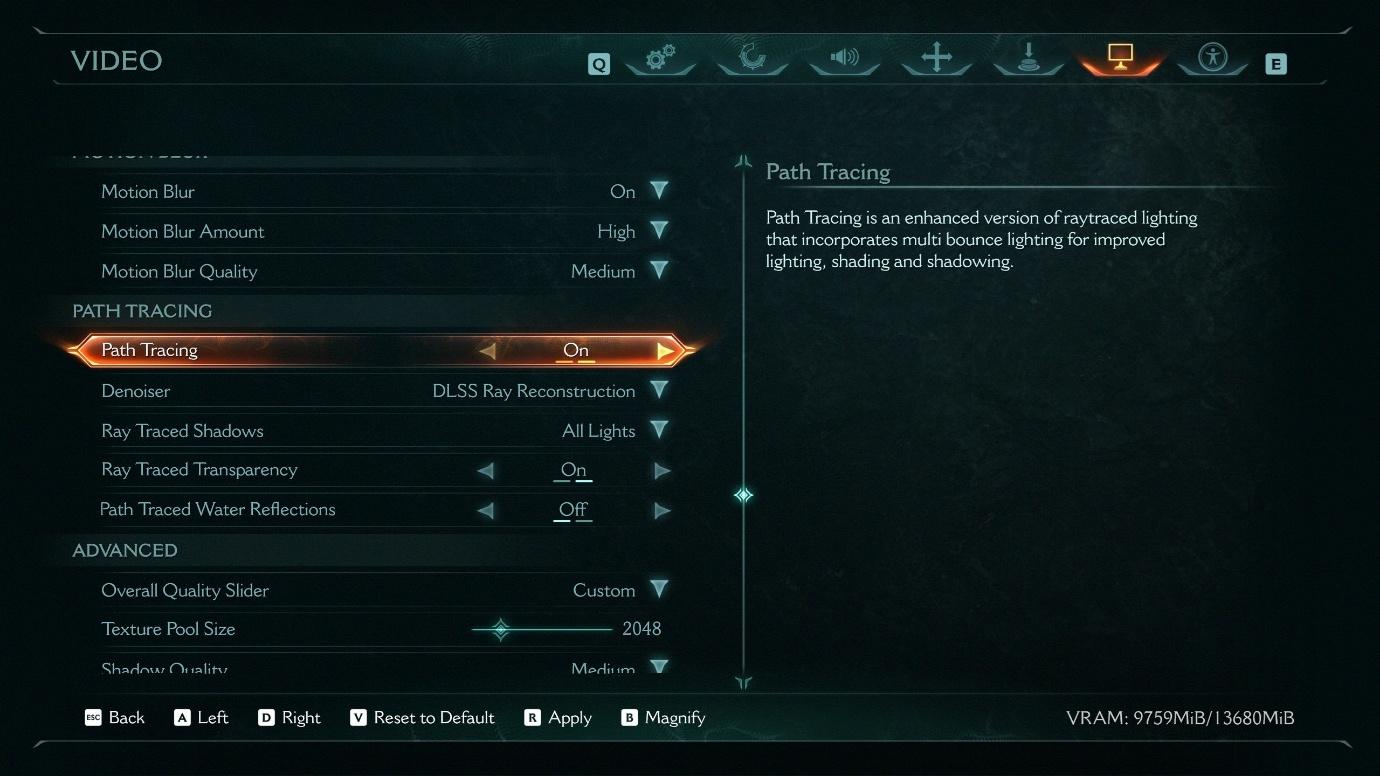Open the Motion Blur dropdown
Image resolution: width=1380 pixels, height=776 pixels.
(659, 190)
